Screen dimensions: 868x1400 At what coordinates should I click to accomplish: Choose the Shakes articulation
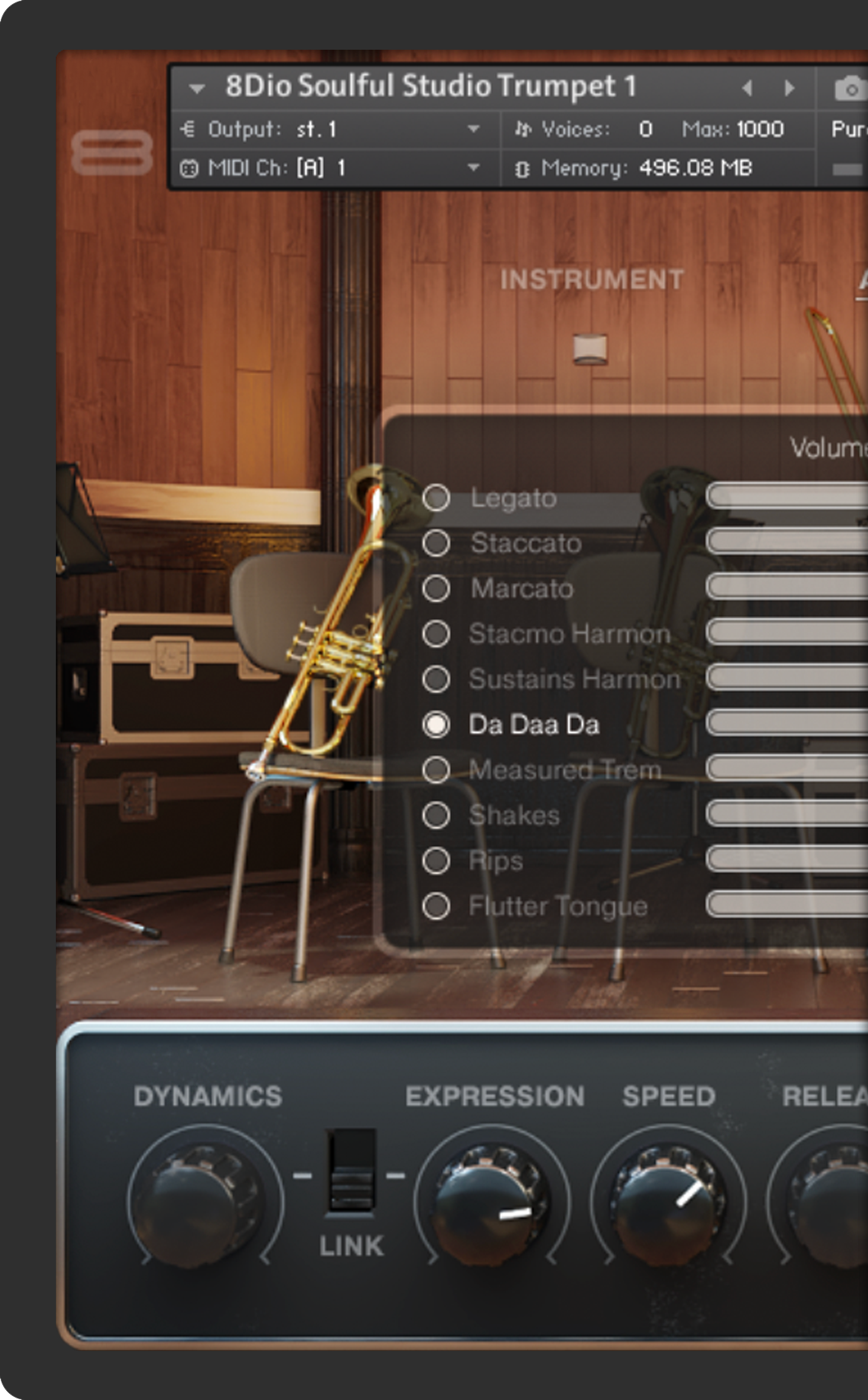tap(436, 815)
